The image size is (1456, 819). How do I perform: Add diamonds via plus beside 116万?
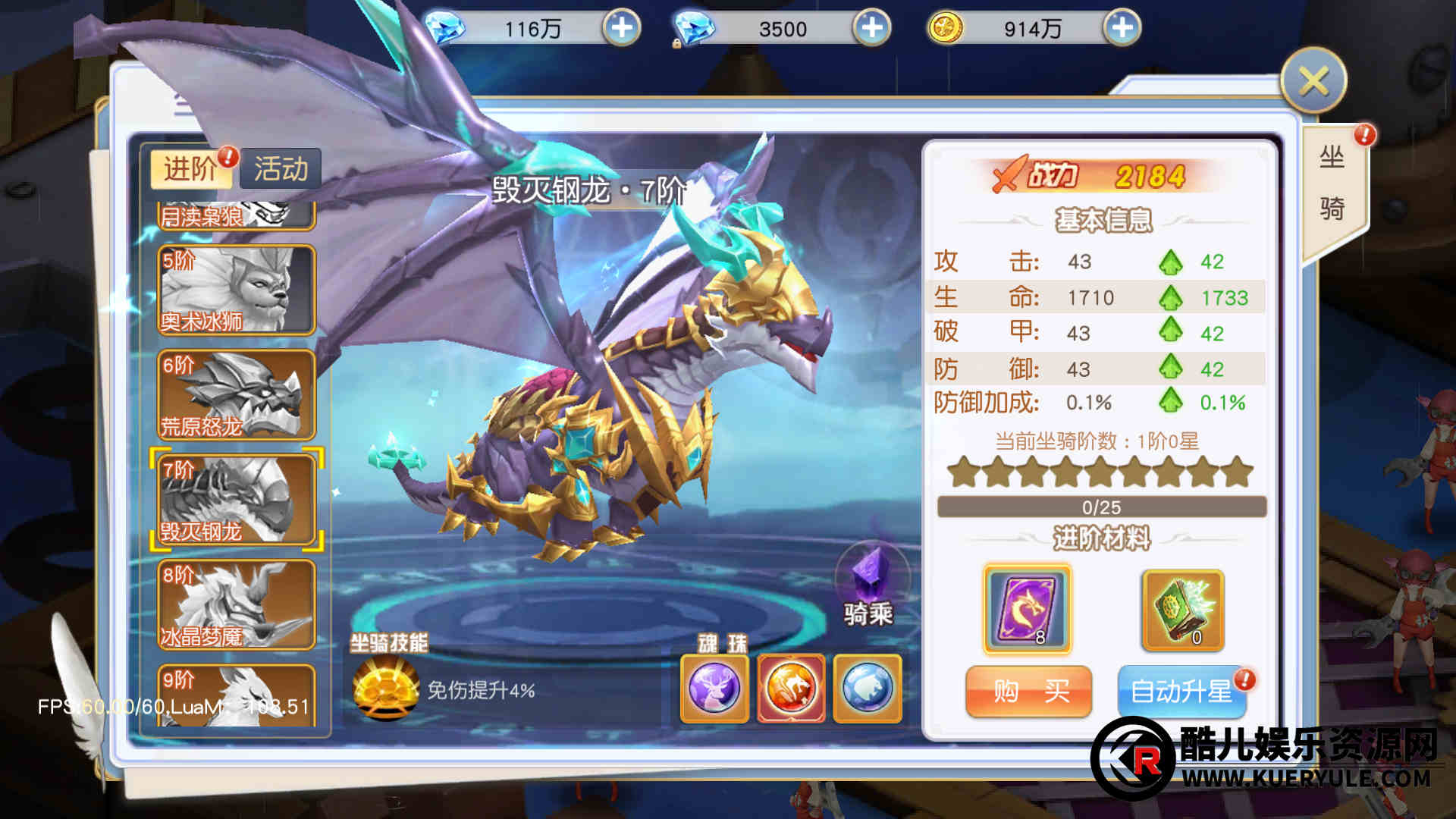click(622, 29)
